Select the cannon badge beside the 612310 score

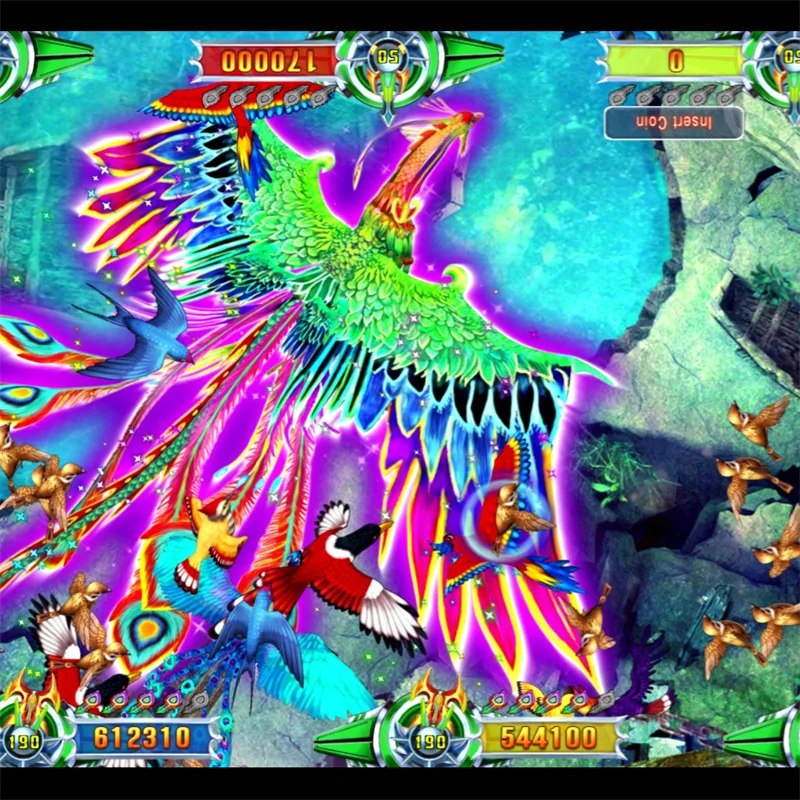25,741
